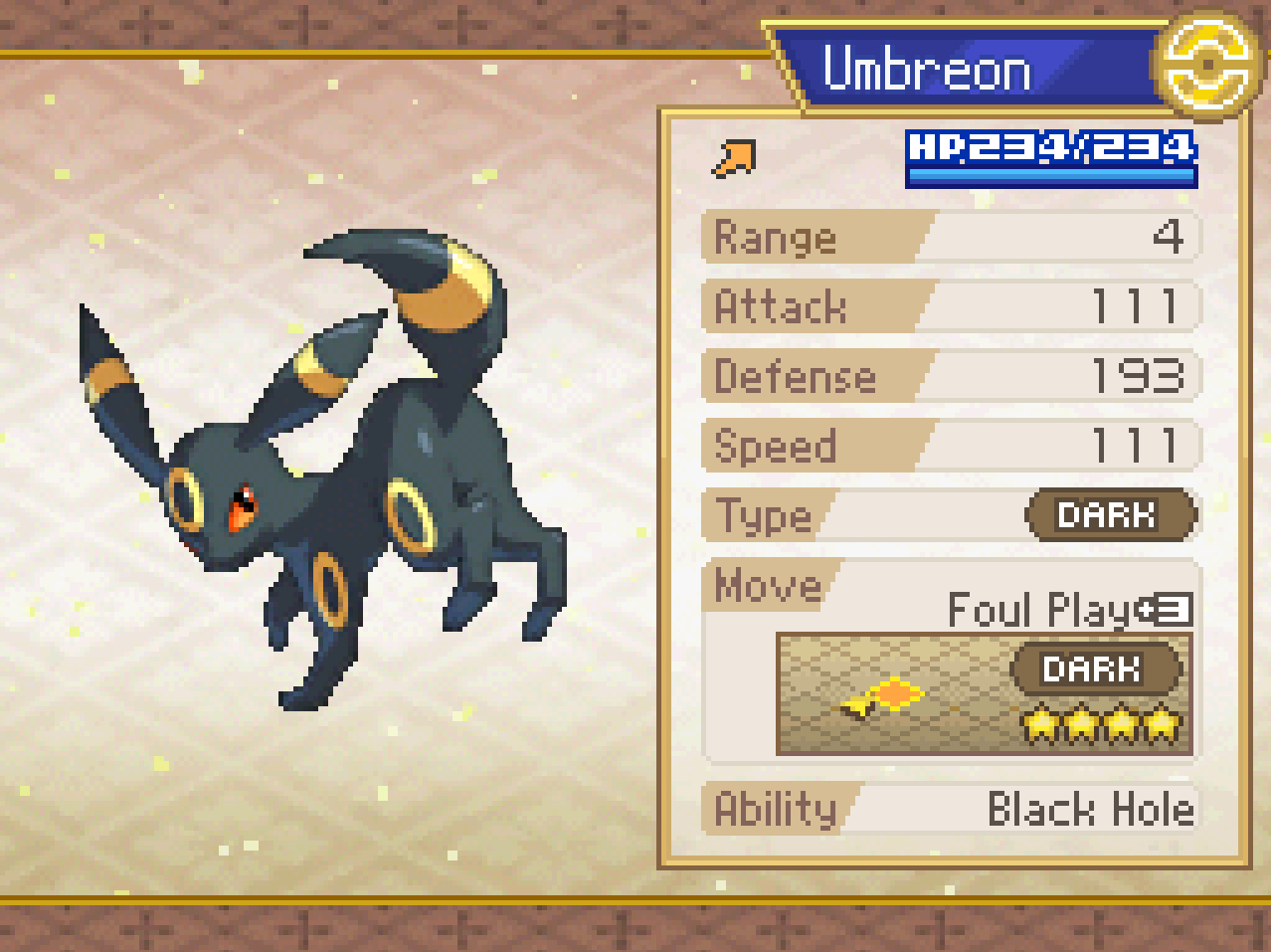Tap the orange arrow icon

tap(735, 159)
